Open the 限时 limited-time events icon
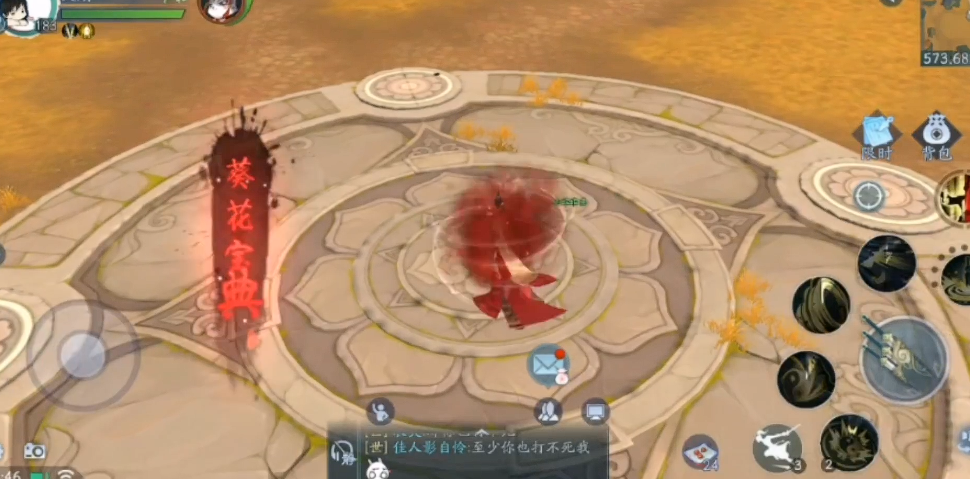The image size is (970, 479). coord(877,135)
